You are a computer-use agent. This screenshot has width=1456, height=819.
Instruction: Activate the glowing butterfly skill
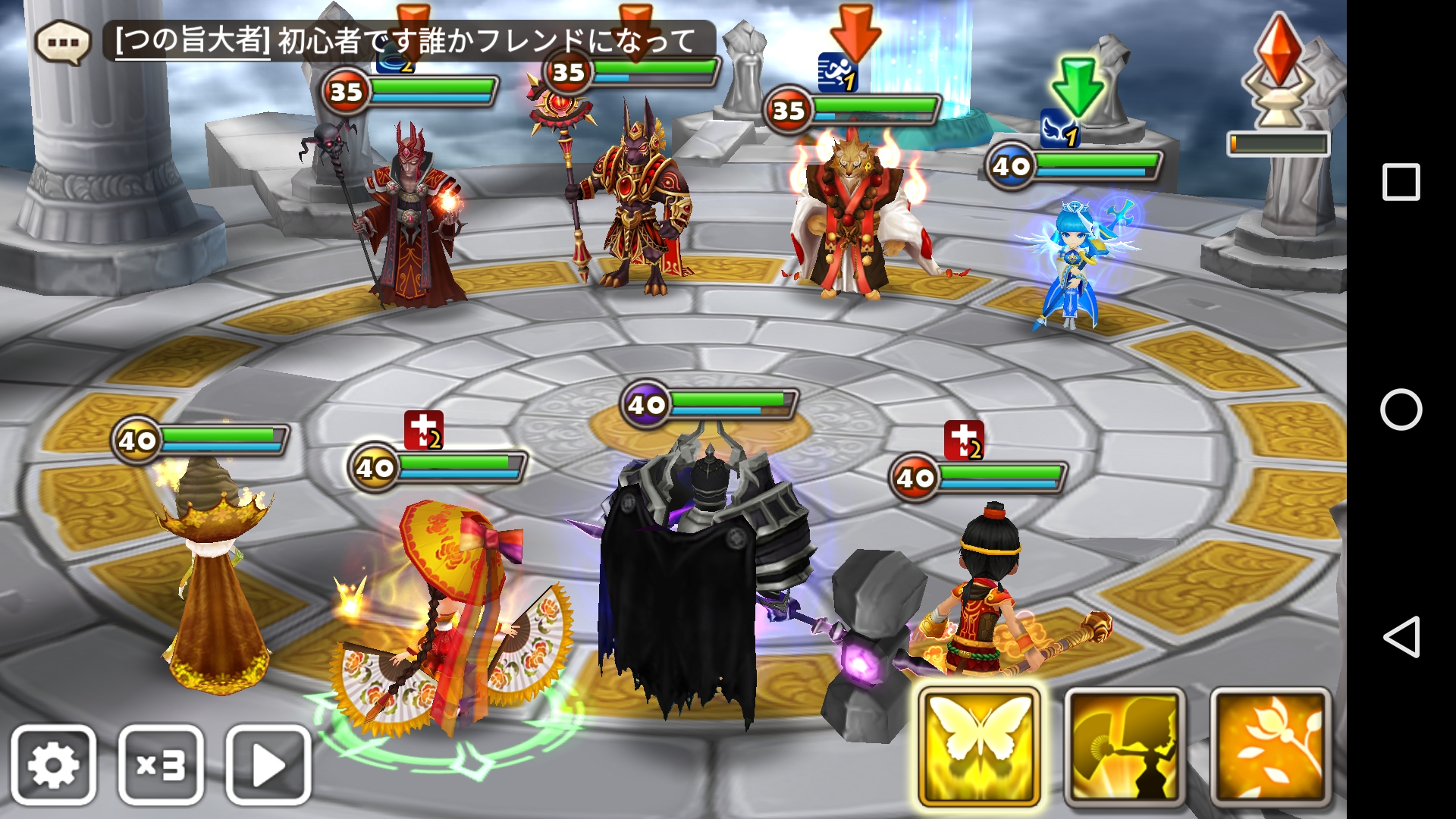(x=979, y=747)
